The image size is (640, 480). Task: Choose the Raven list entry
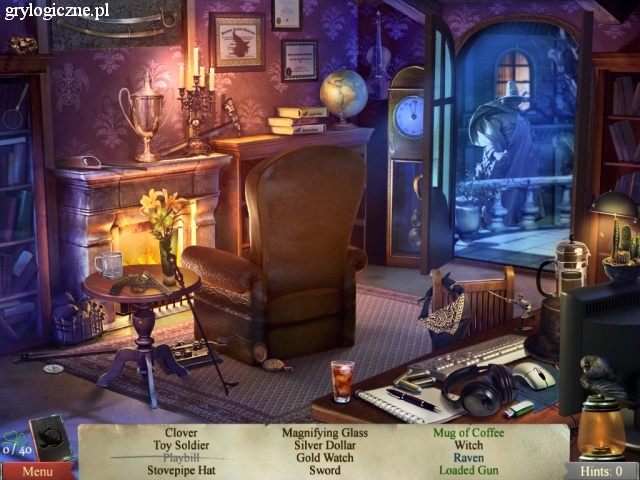coord(468,457)
